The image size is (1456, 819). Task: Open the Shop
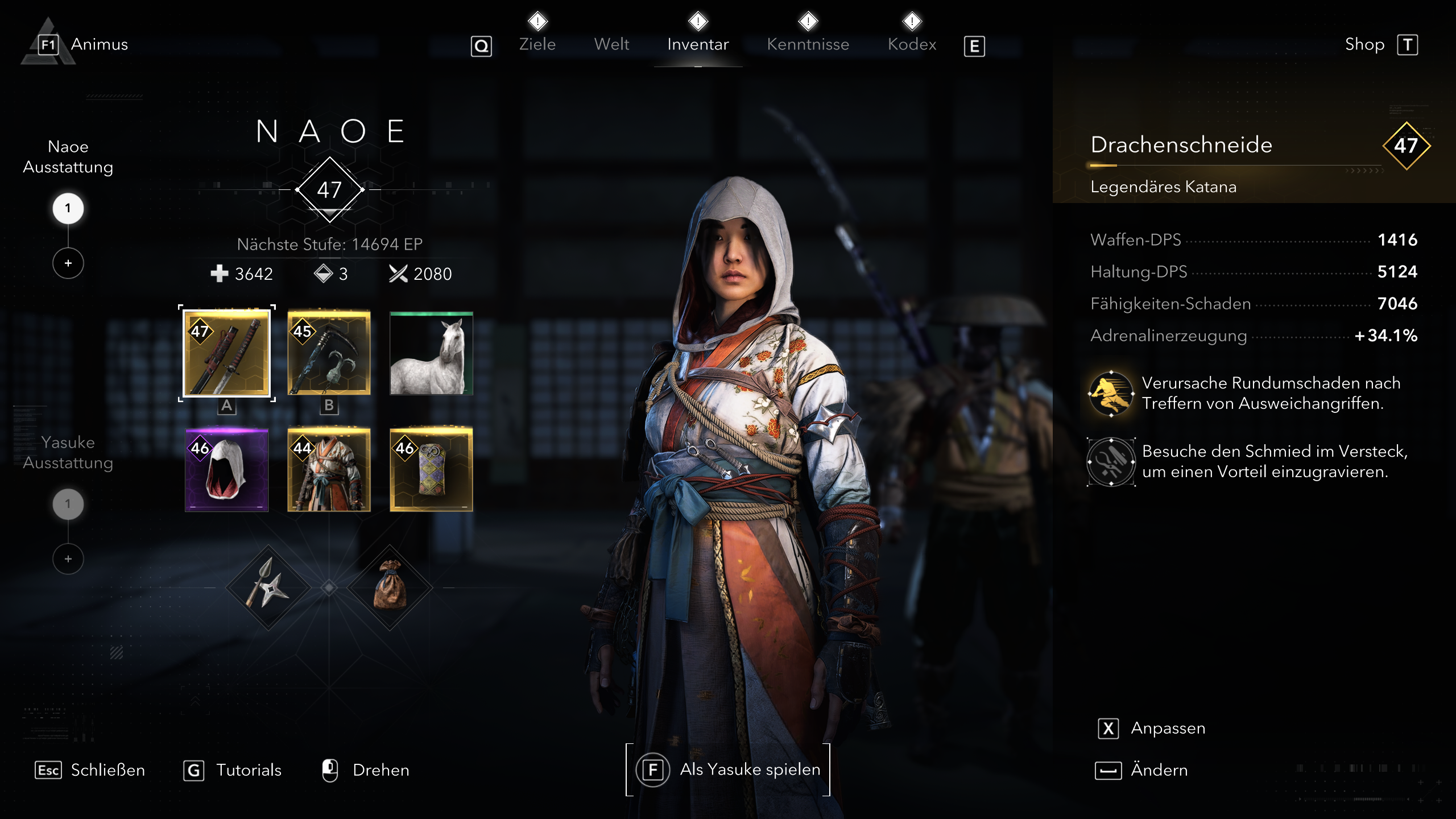tap(1366, 44)
